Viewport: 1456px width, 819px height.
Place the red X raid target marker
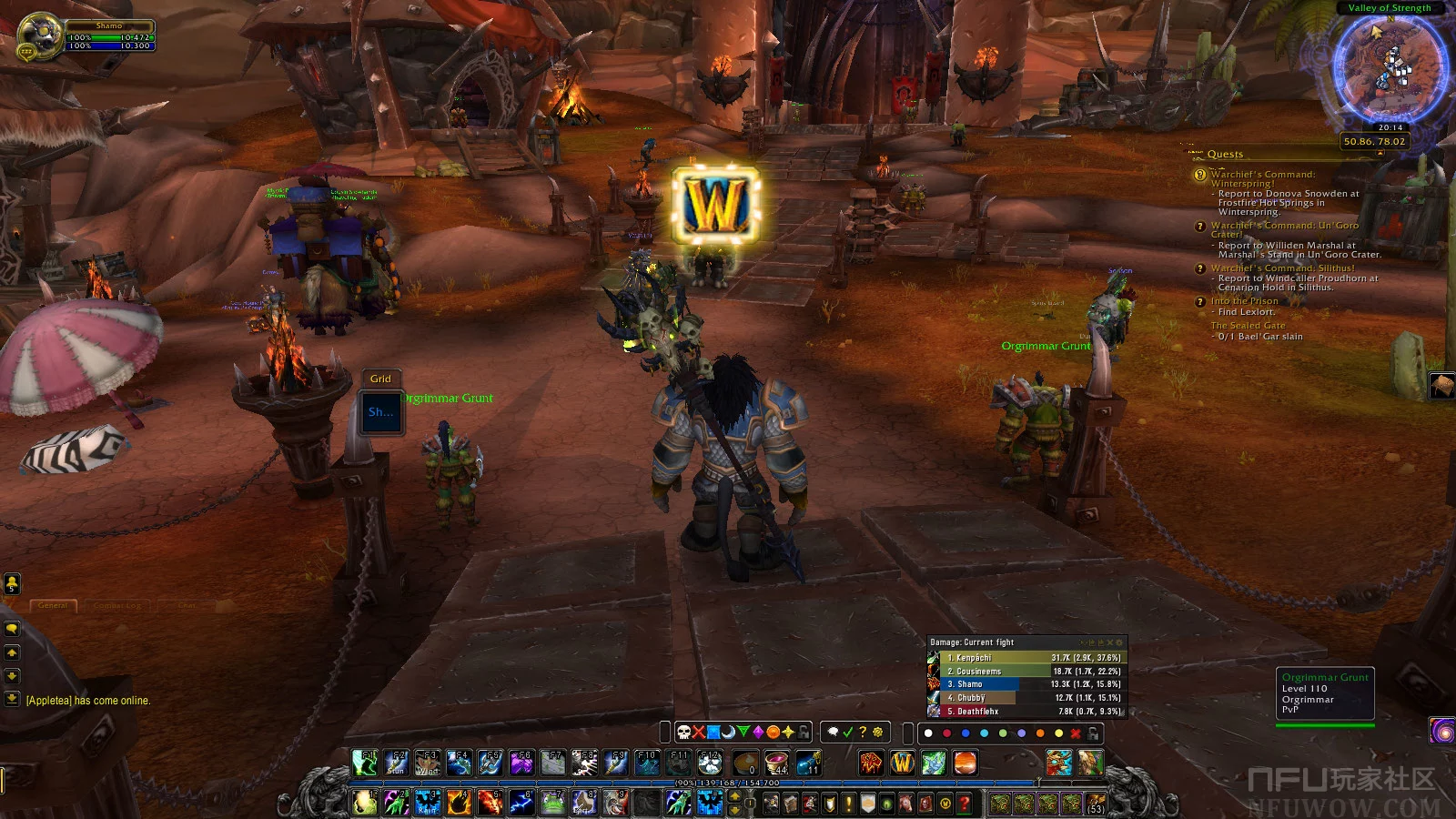(699, 733)
